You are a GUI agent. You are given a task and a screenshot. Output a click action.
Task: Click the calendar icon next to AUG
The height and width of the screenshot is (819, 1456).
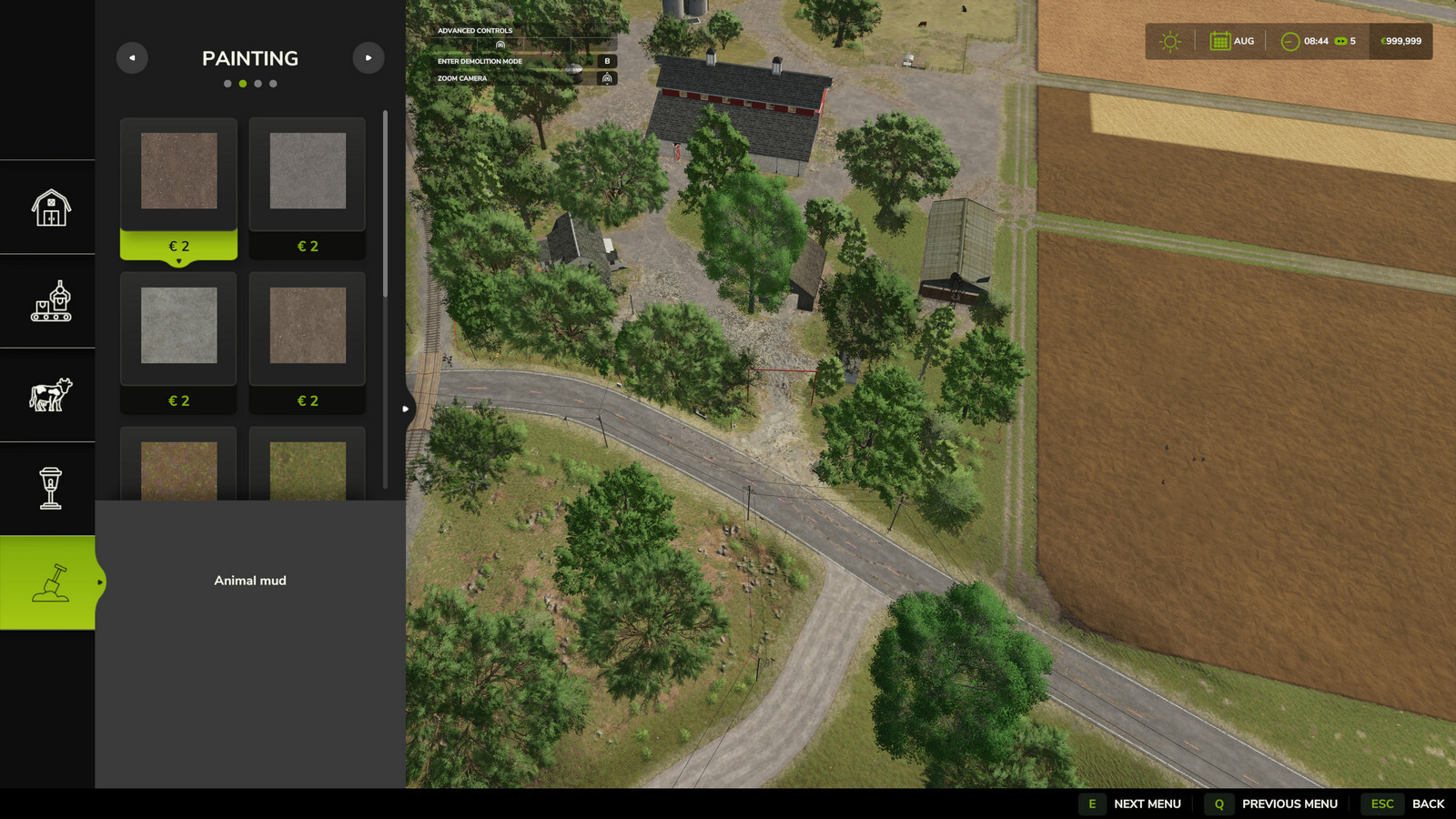[1219, 41]
